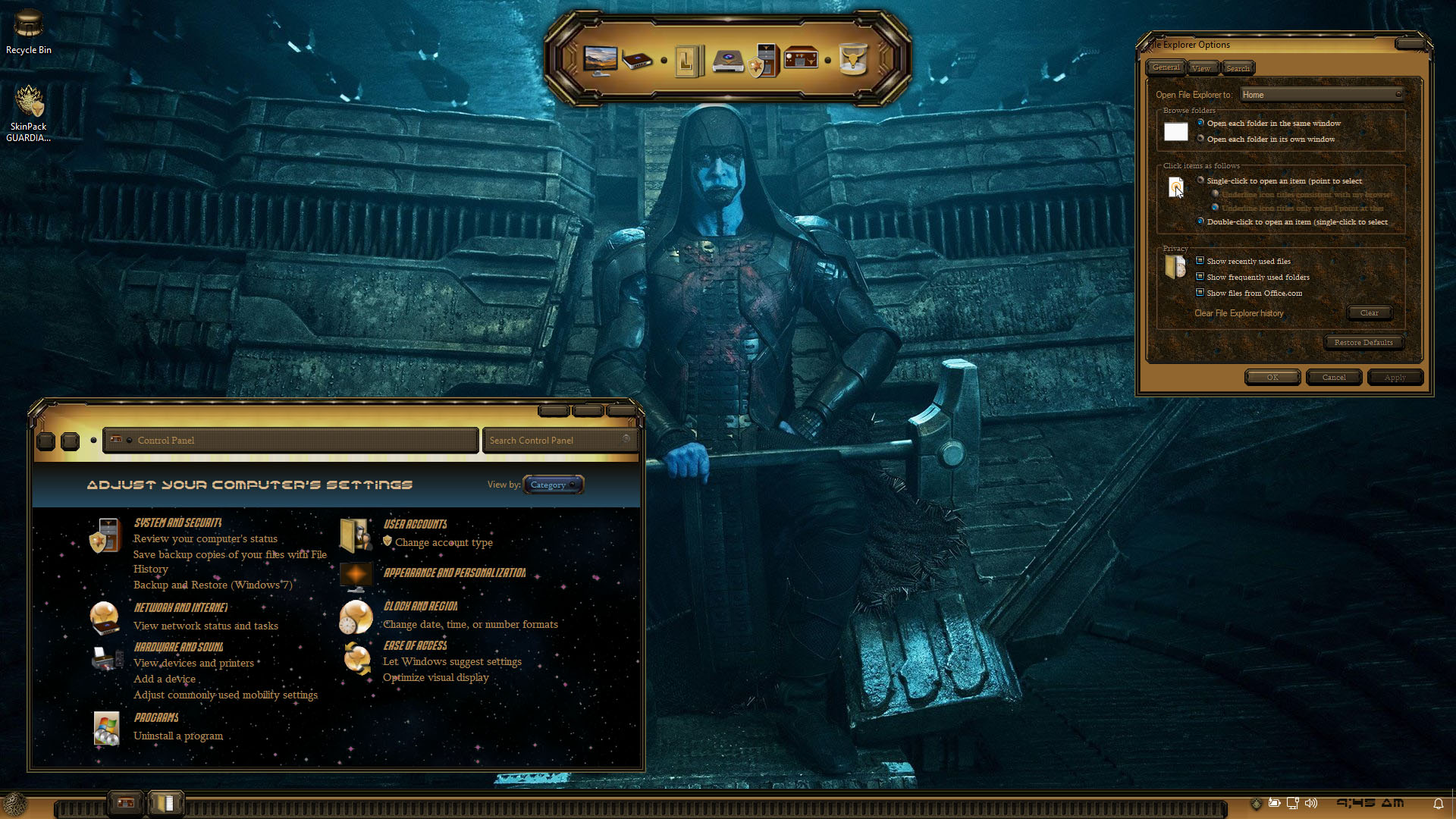Cancel the File Explorer Options dialog
This screenshot has width=1456, height=819.
1334,377
